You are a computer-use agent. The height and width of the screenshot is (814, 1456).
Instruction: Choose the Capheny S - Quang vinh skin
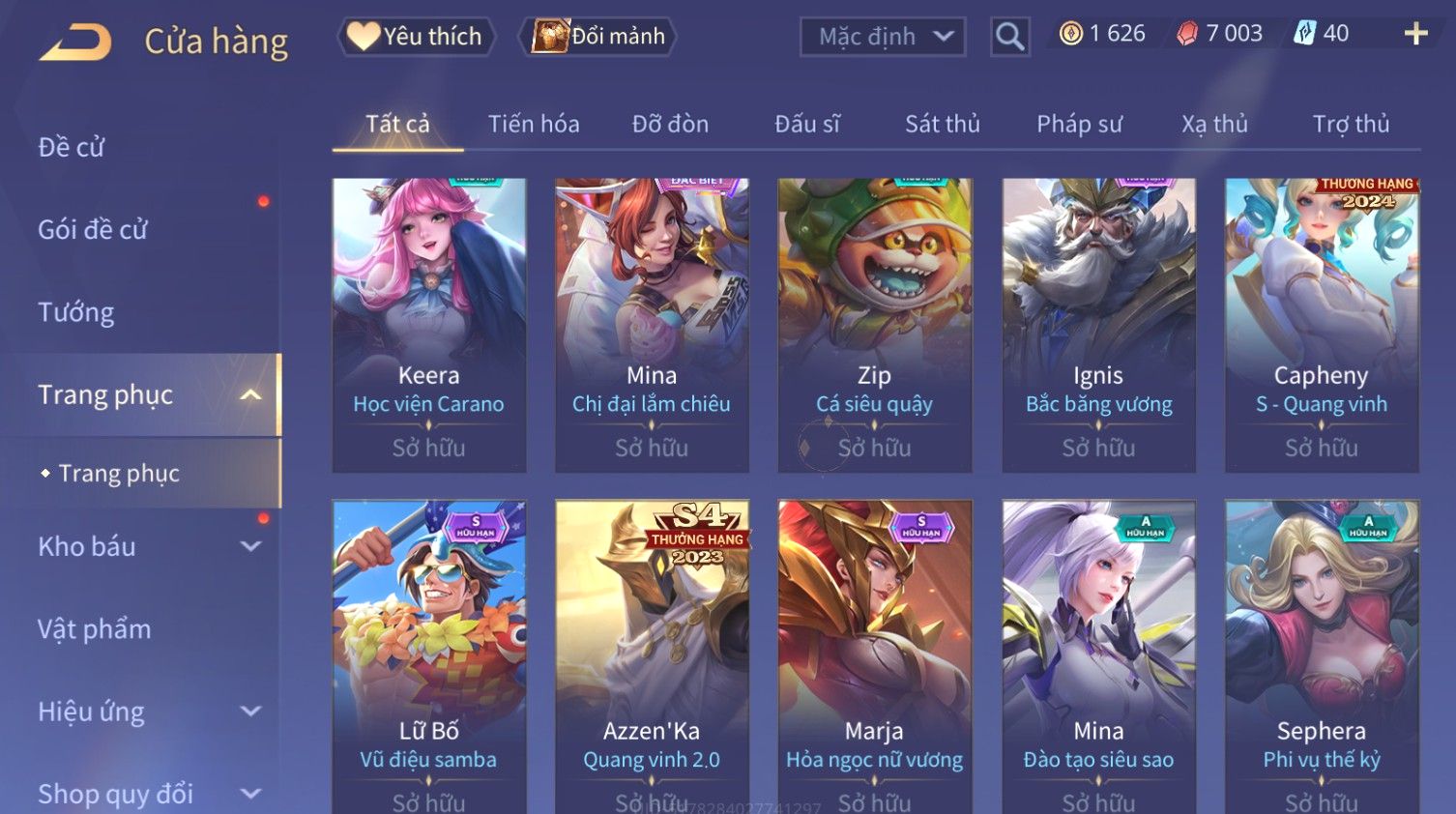1321,324
